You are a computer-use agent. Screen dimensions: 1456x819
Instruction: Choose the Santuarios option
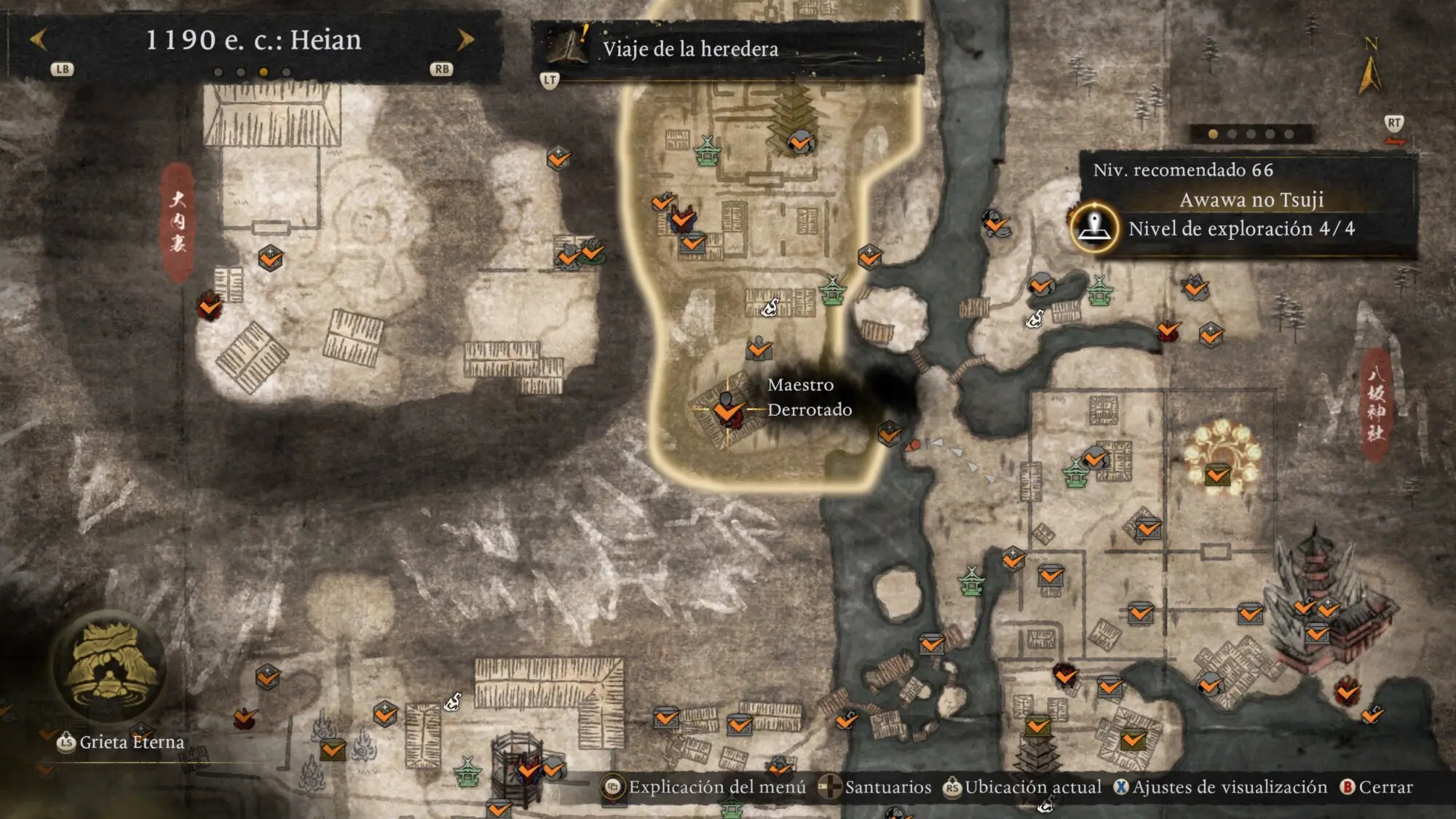(x=876, y=787)
